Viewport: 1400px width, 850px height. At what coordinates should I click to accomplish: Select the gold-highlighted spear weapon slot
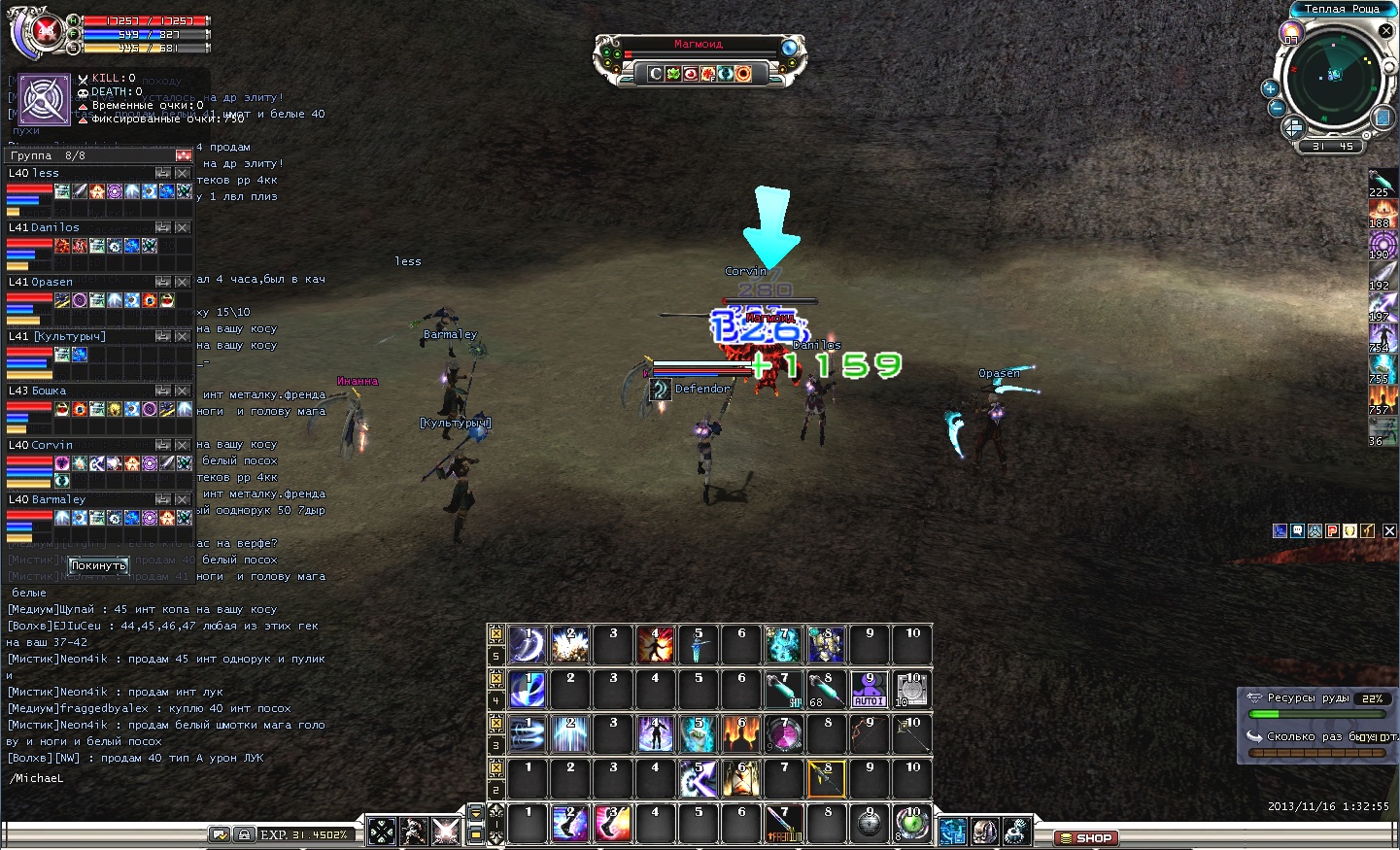tap(826, 778)
